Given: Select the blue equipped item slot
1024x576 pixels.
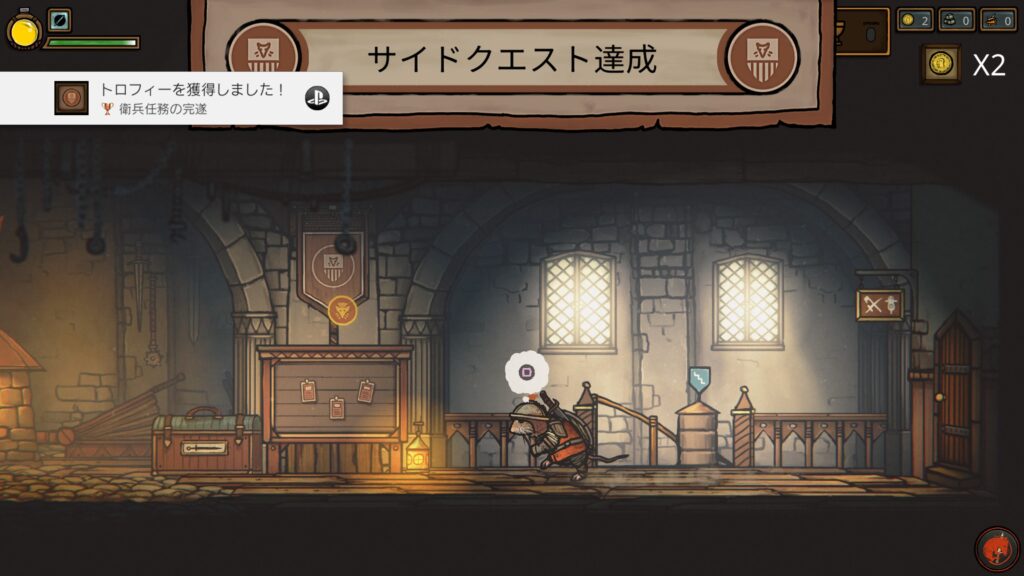Looking at the screenshot, I should tap(59, 20).
